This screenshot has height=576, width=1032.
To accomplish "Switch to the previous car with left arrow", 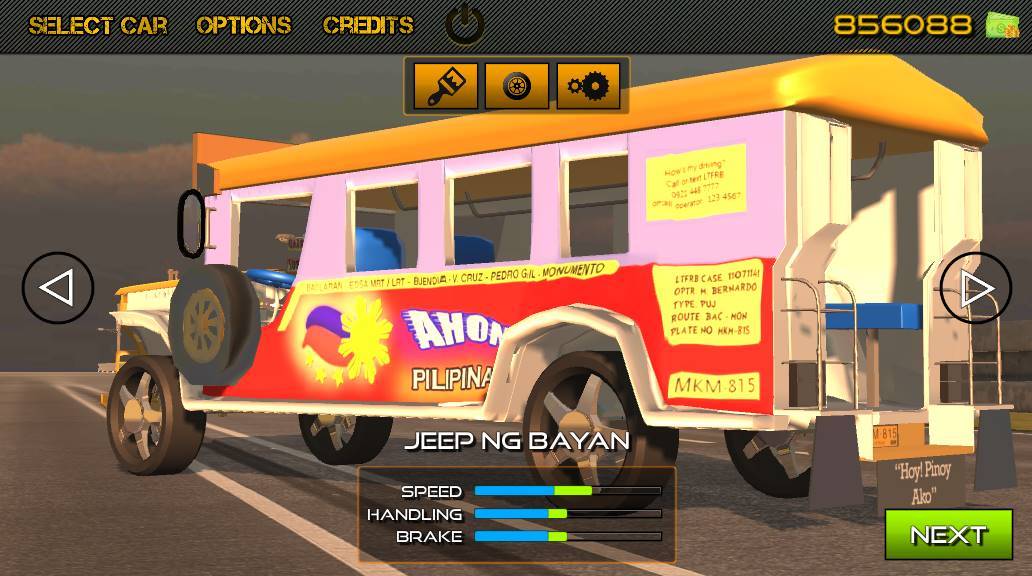I will pos(58,288).
